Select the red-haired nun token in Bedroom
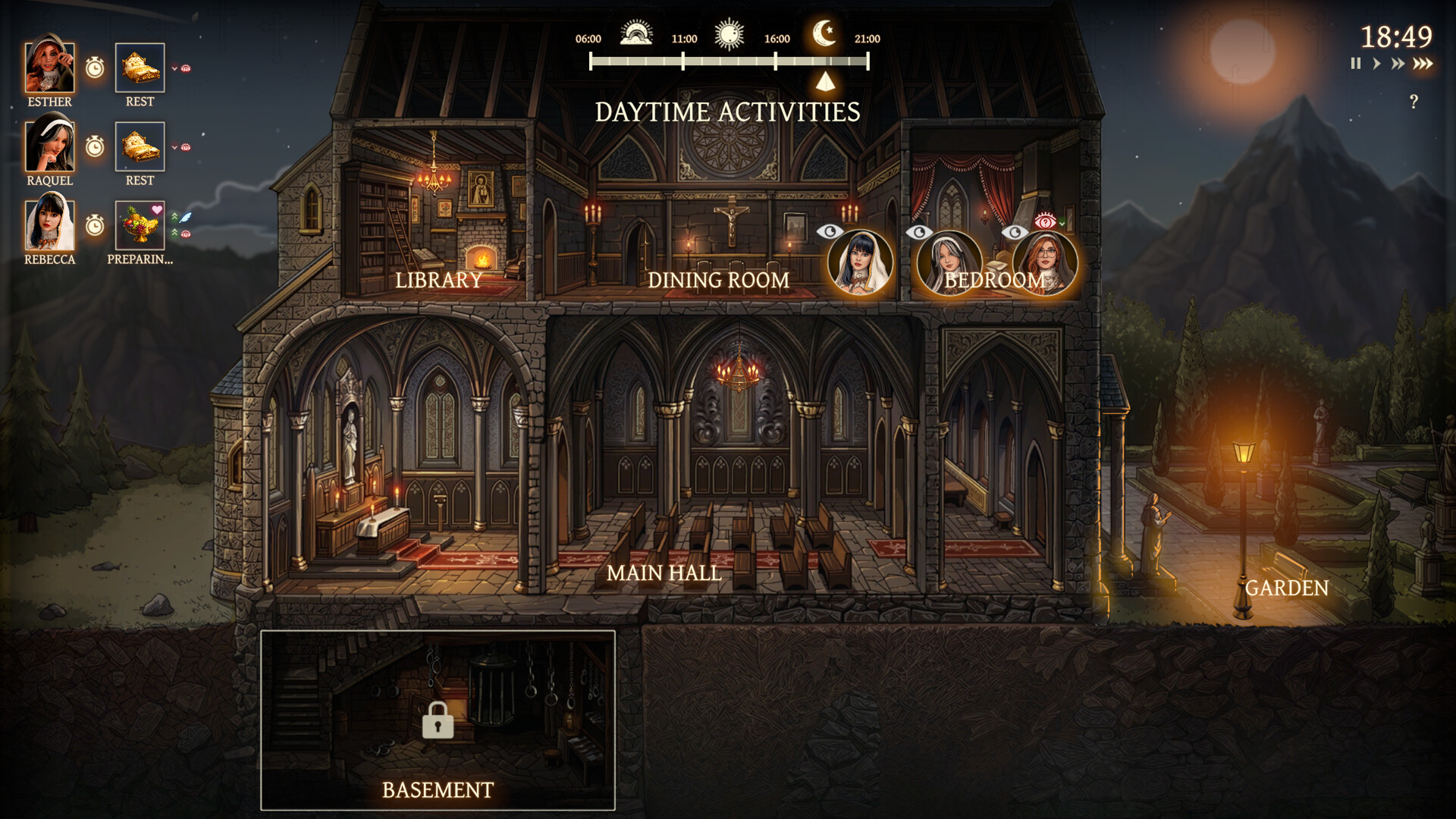 tap(1045, 263)
